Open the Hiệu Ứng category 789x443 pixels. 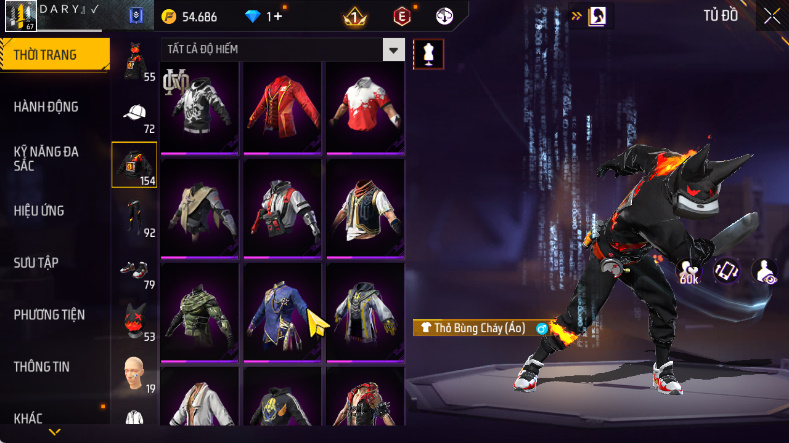(x=42, y=211)
